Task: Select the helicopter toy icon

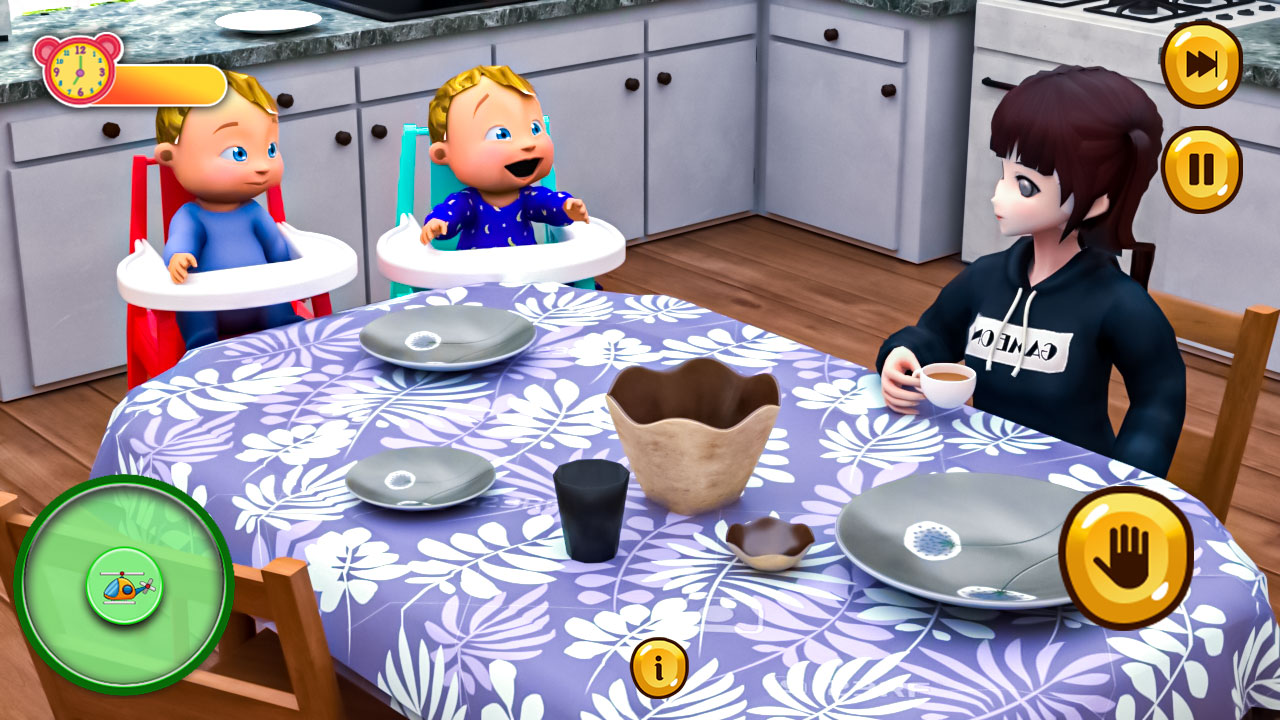Action: tap(125, 586)
